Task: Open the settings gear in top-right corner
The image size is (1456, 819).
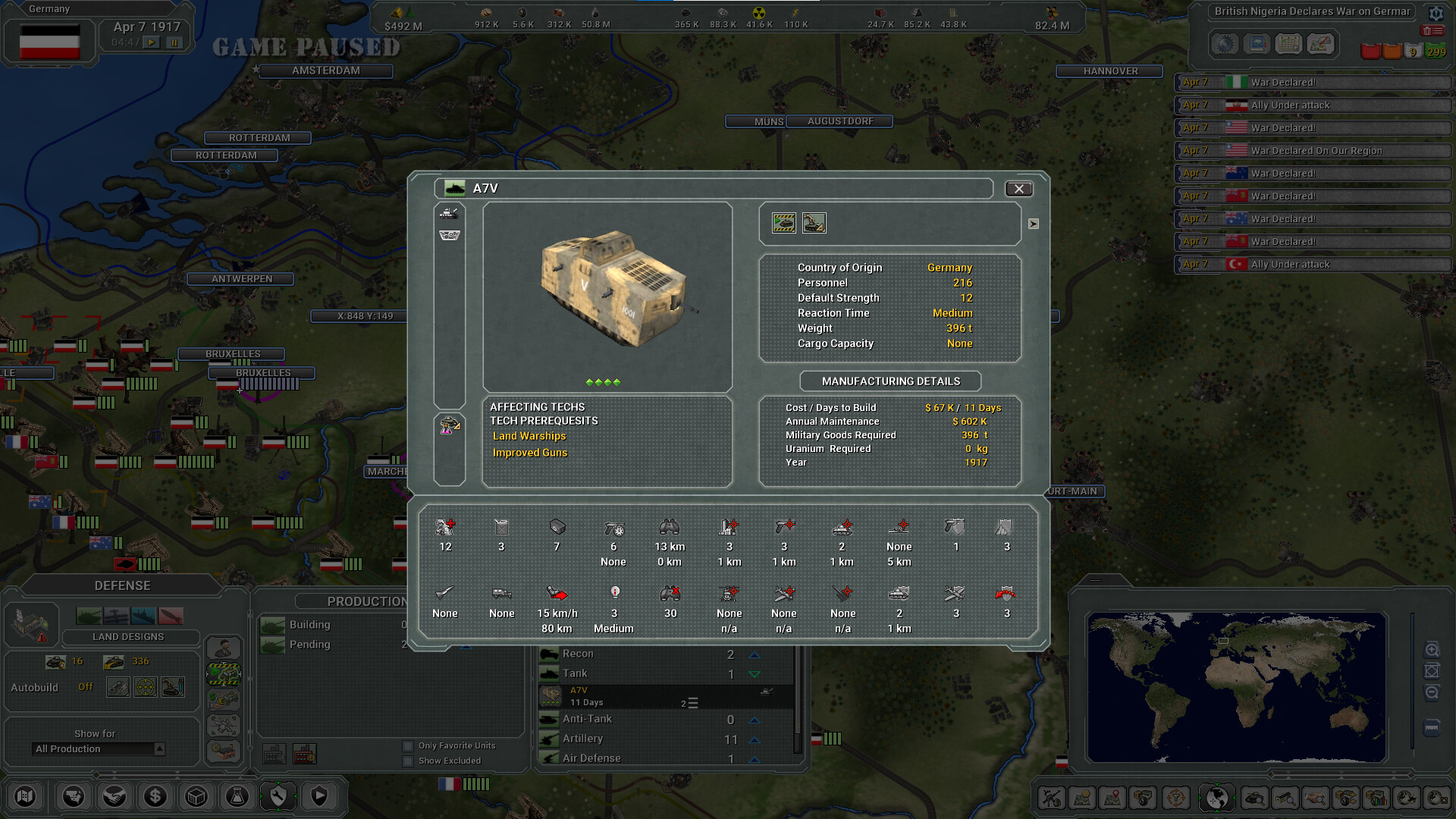Action: (1436, 13)
